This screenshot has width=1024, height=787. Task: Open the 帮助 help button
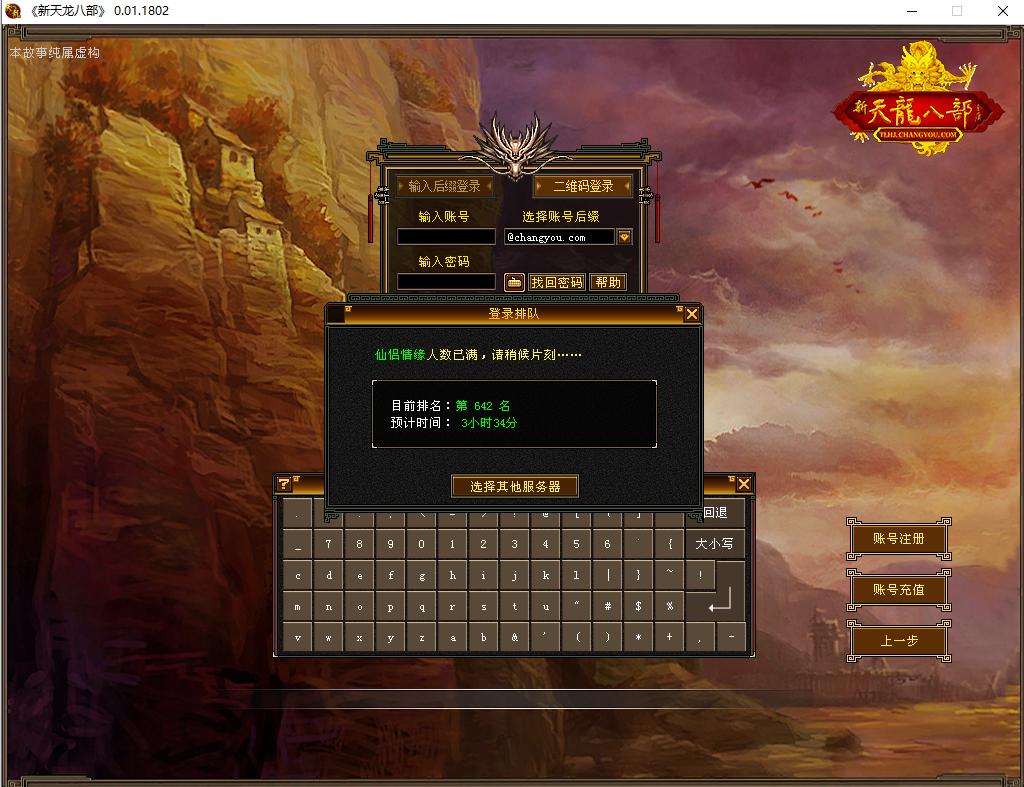(608, 282)
